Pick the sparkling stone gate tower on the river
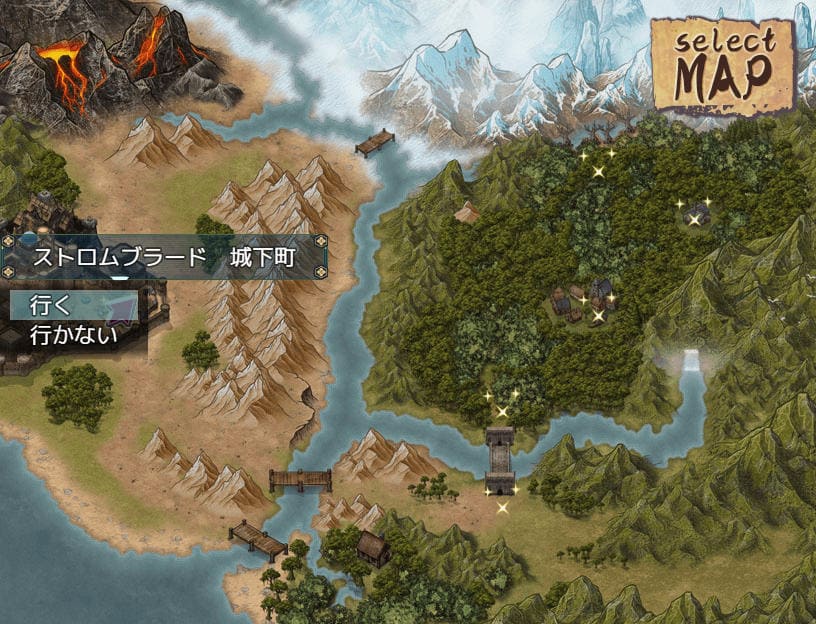The width and height of the screenshot is (816, 624). [500, 458]
